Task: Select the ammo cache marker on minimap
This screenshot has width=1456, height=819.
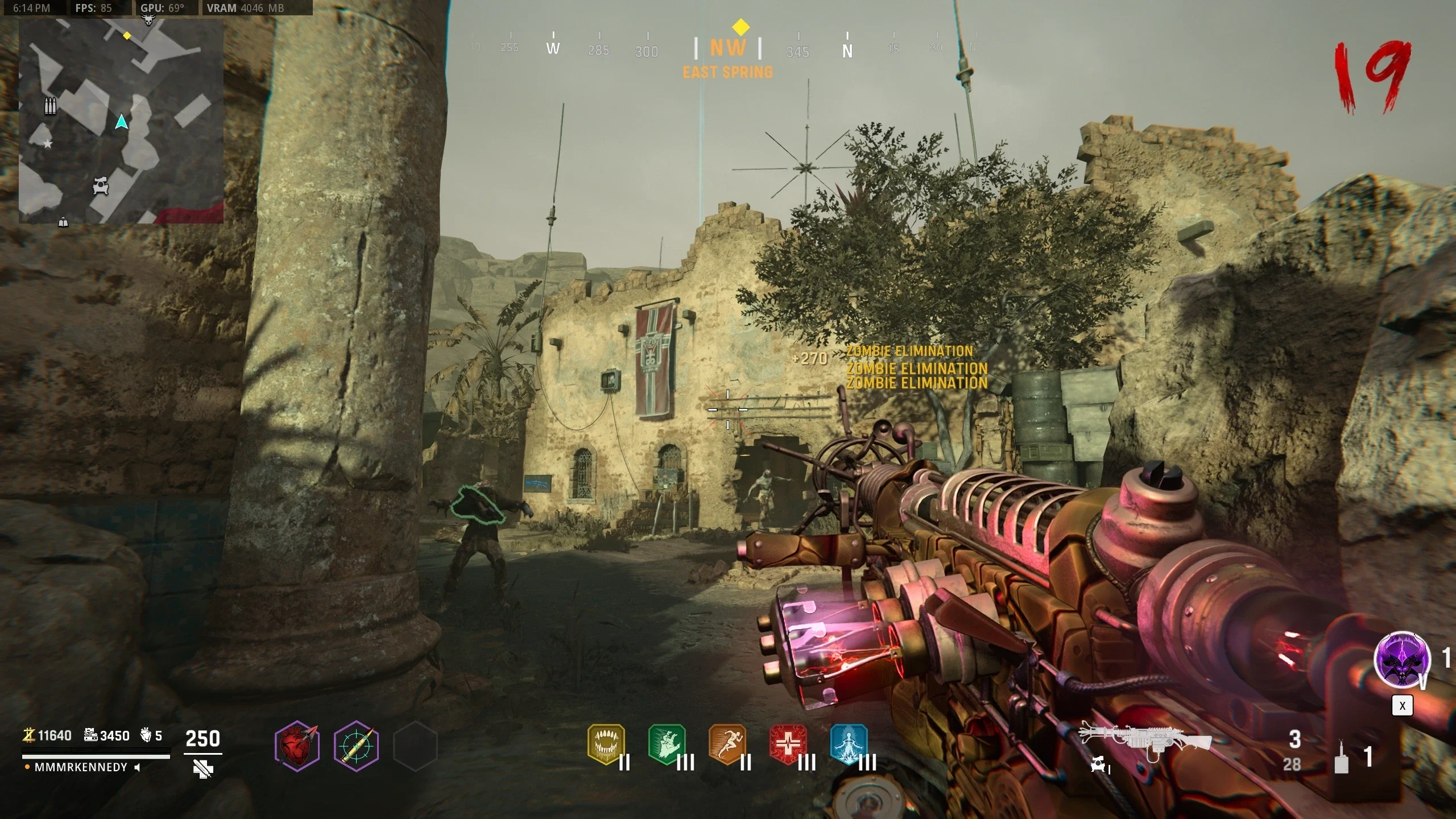Action: [51, 106]
